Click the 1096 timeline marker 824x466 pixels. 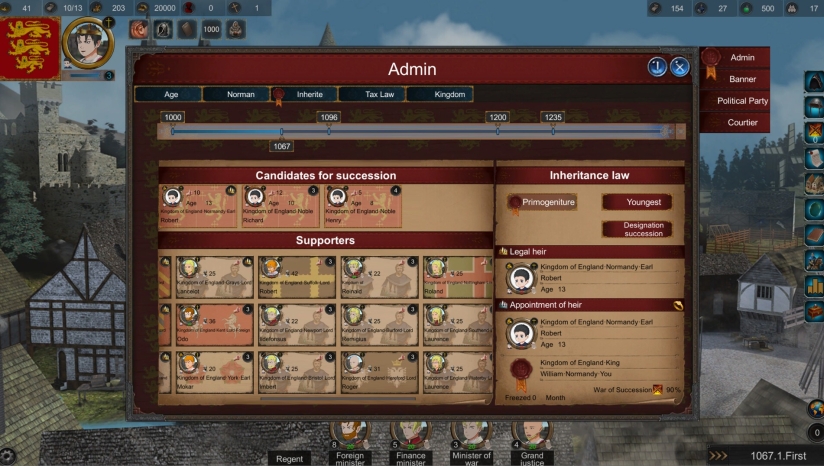pyautogui.click(x=329, y=118)
